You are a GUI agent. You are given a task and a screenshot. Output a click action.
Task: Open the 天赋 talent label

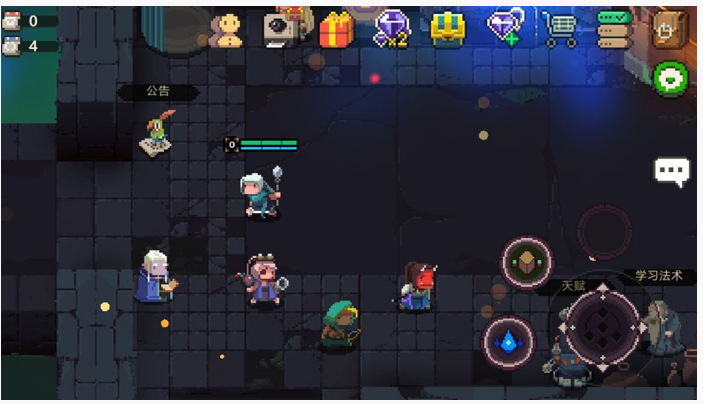[x=573, y=286]
